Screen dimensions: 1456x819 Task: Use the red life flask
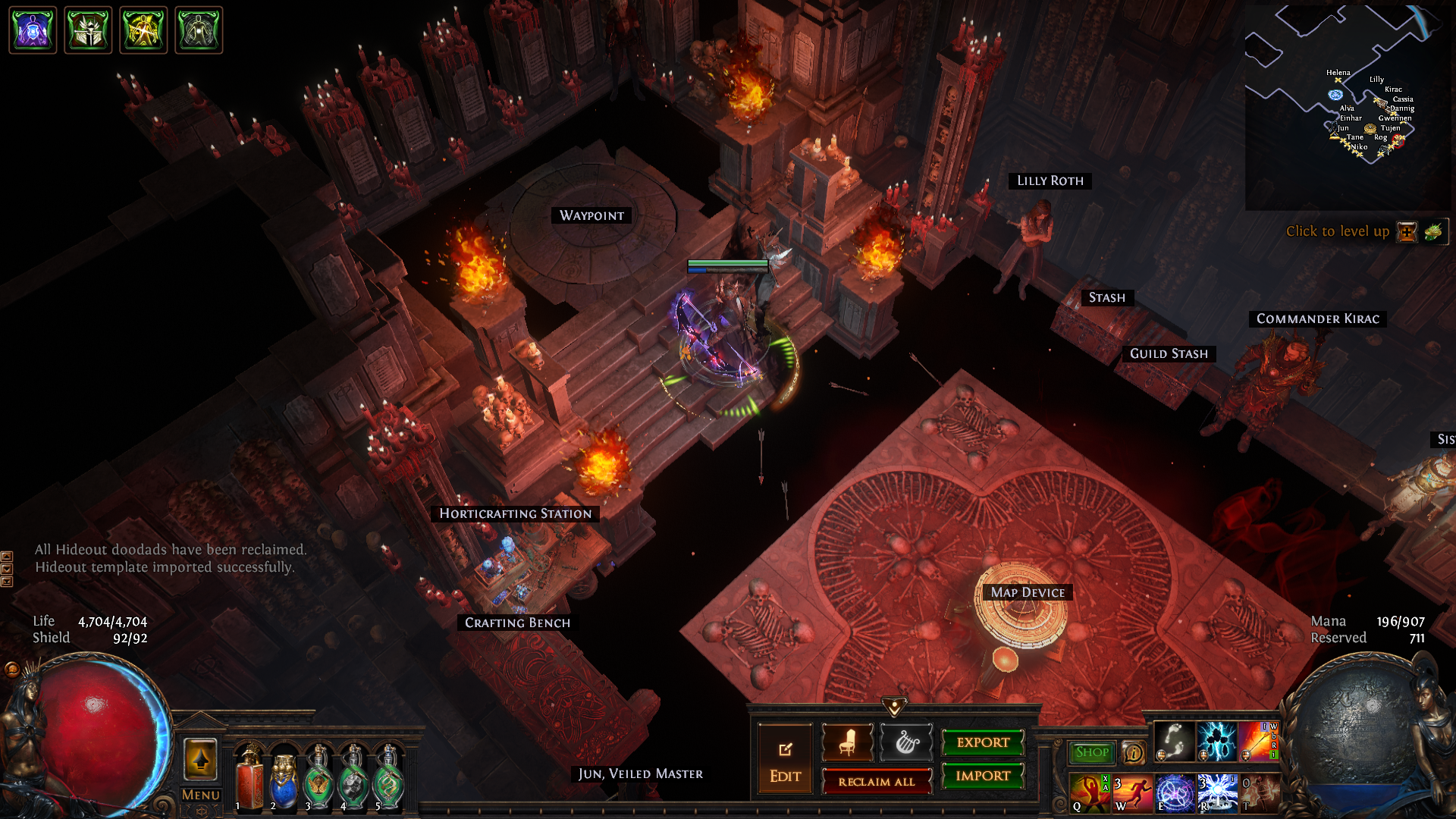pos(249,779)
